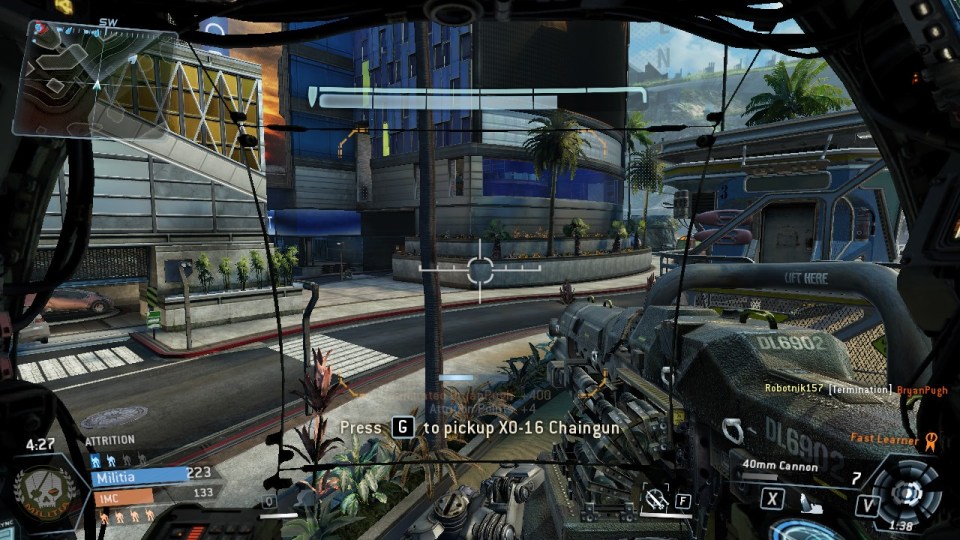Click the tactical ability icon beside F
The image size is (960, 540).
pyautogui.click(x=657, y=498)
